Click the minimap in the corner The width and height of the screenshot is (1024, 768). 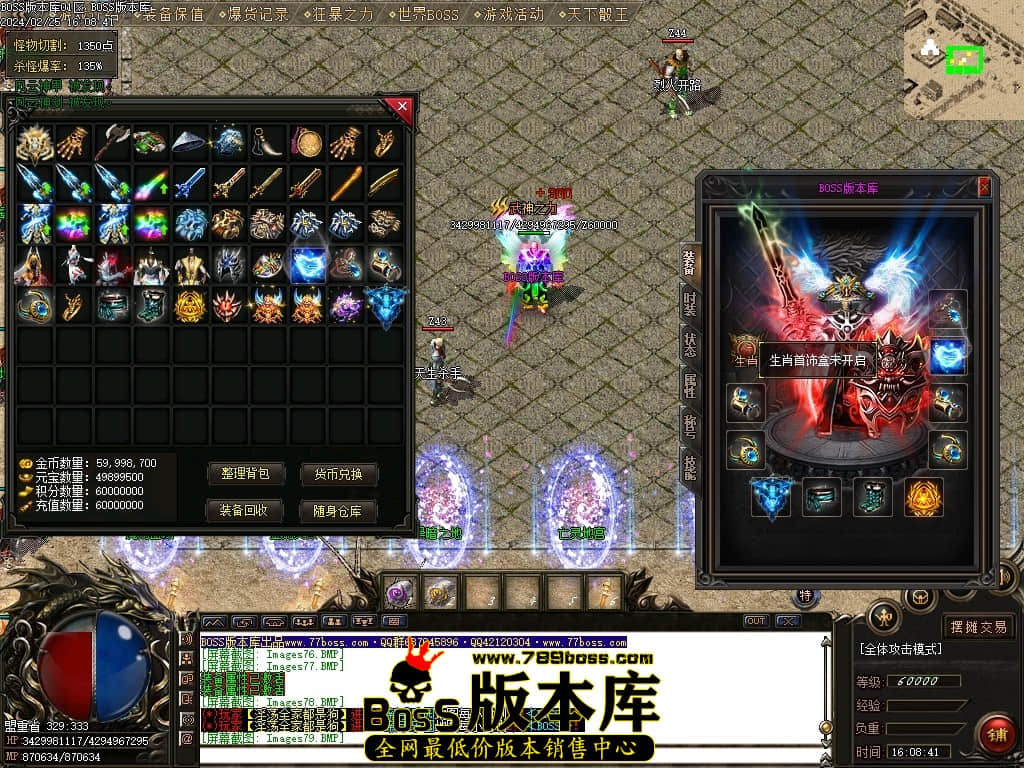[x=964, y=60]
